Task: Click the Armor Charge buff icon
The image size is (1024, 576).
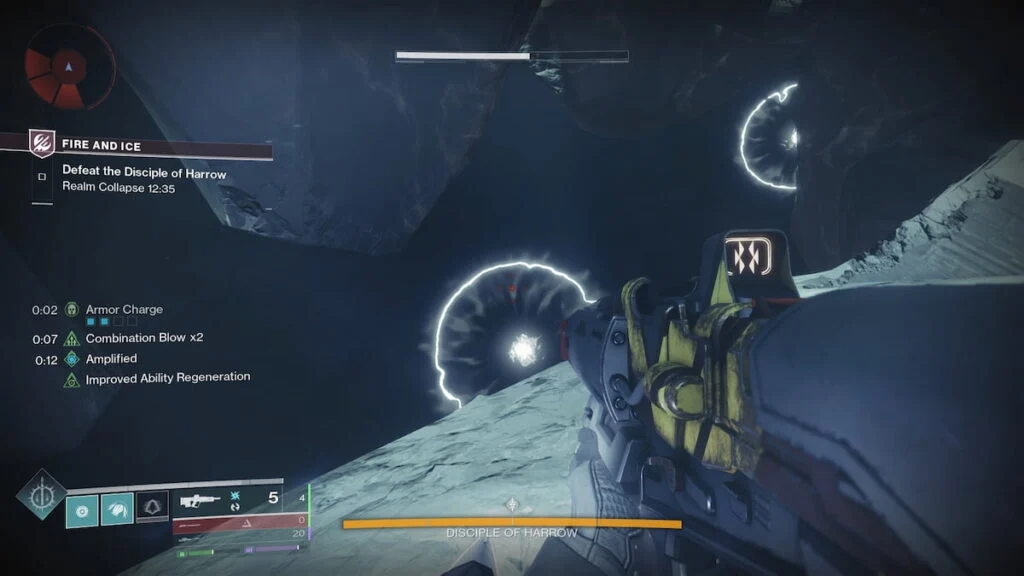Action: pyautogui.click(x=72, y=310)
